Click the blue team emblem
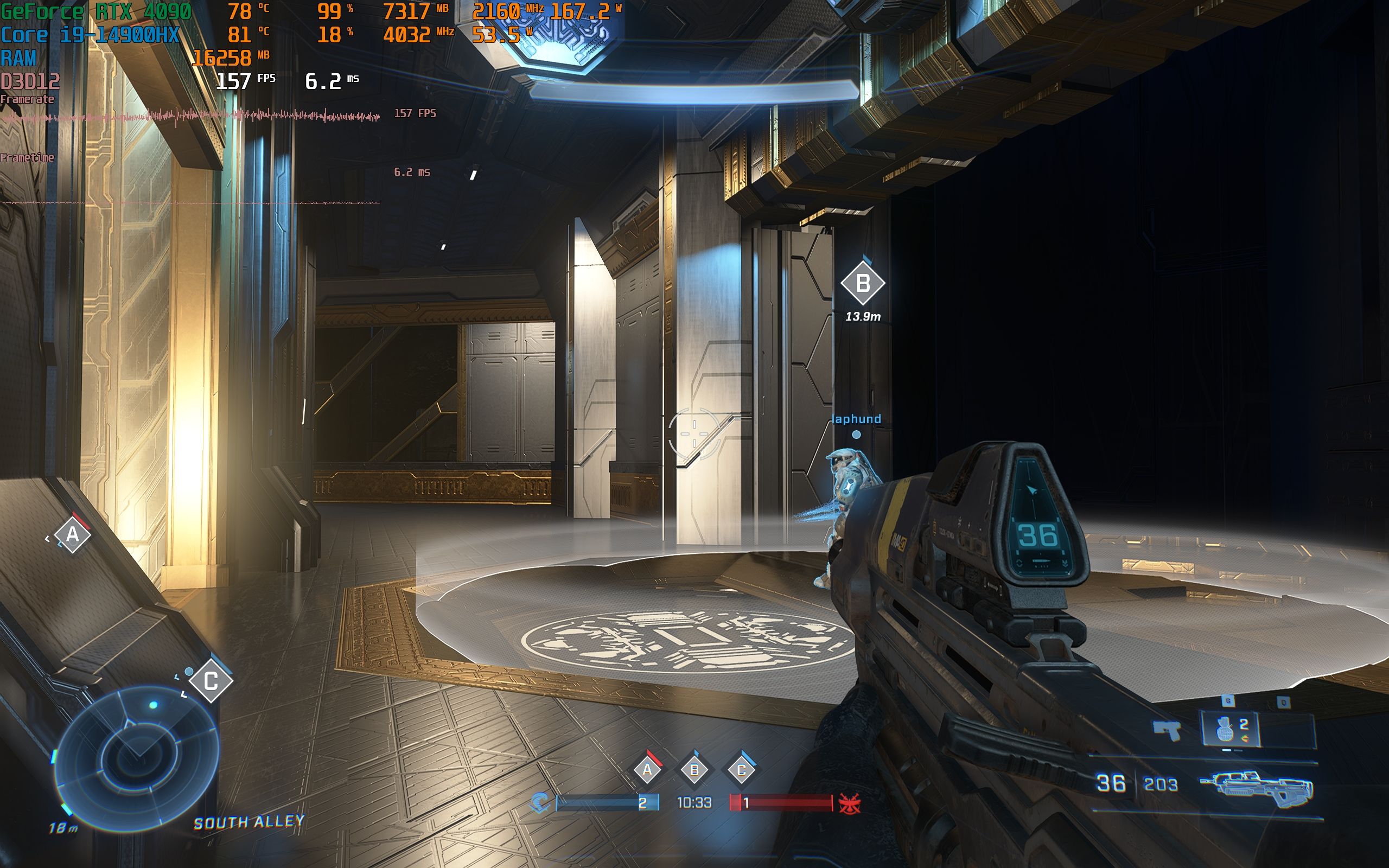This screenshot has height=868, width=1389. point(539,802)
